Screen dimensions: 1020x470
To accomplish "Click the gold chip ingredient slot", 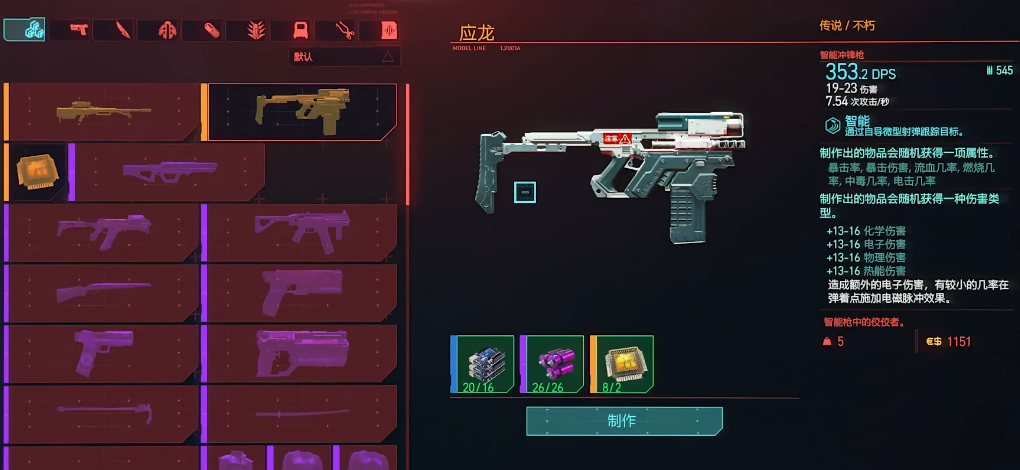I will click(622, 364).
